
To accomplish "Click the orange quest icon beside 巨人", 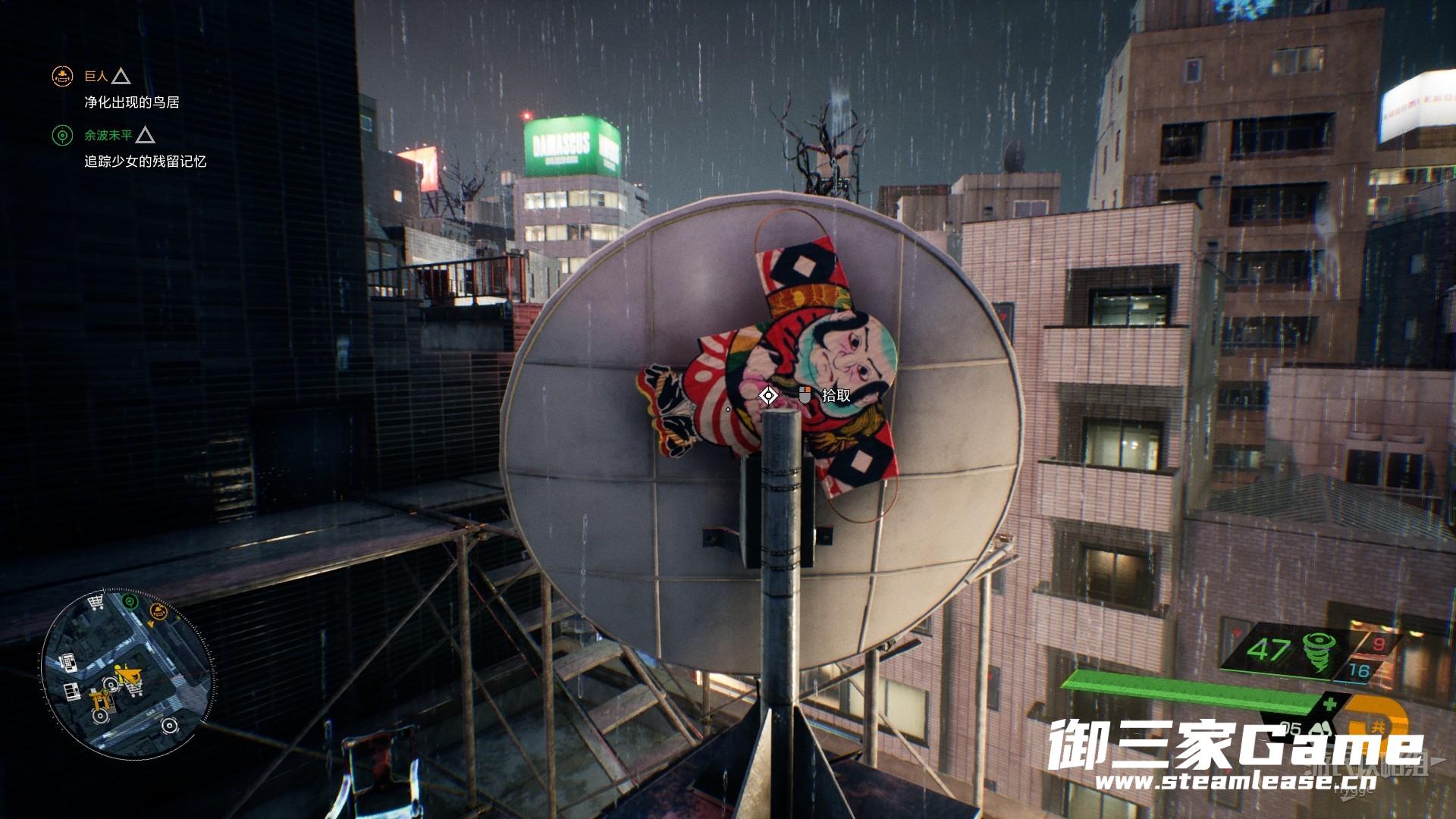I will pos(61,76).
